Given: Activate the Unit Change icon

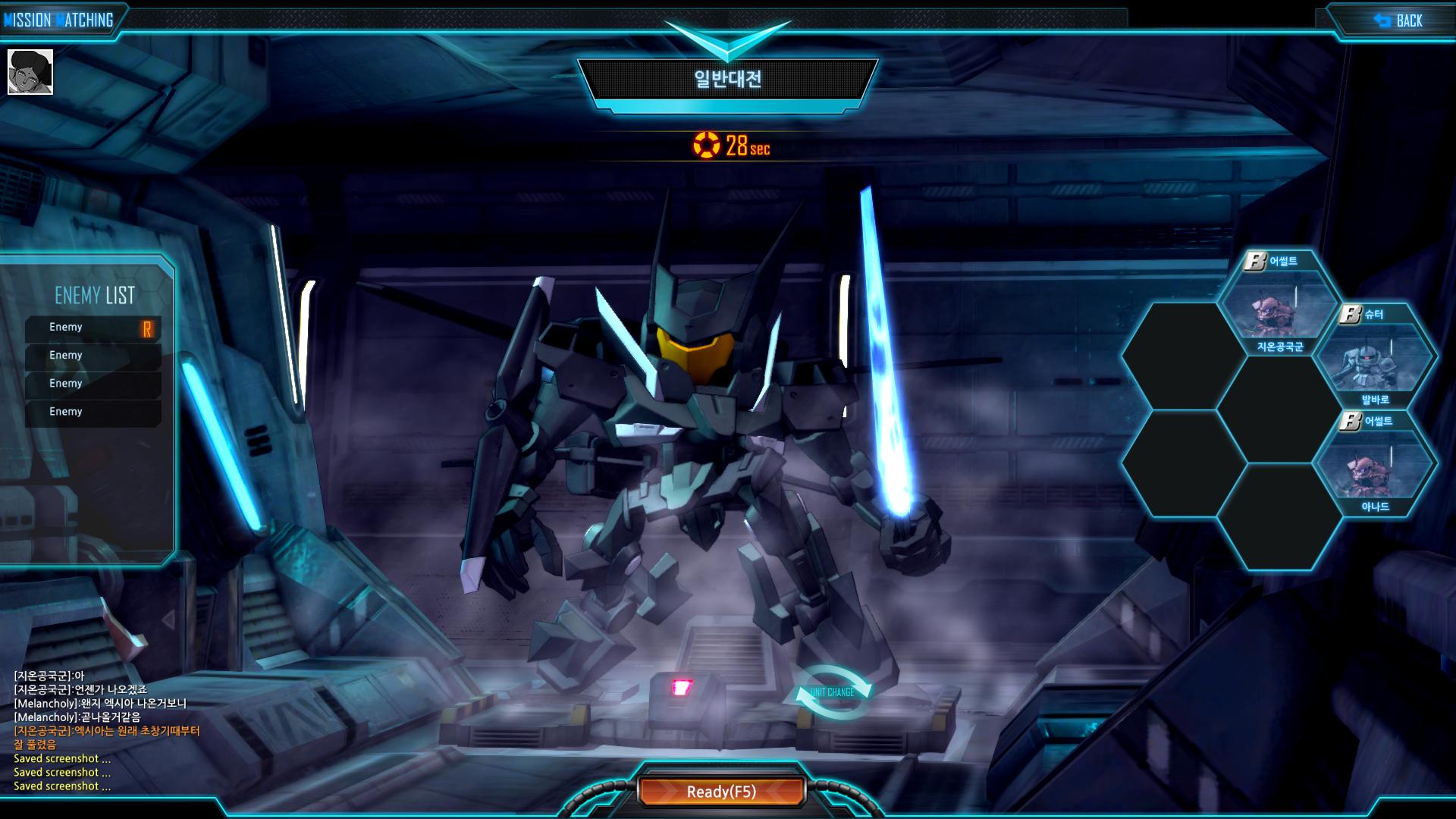Looking at the screenshot, I should [x=833, y=692].
